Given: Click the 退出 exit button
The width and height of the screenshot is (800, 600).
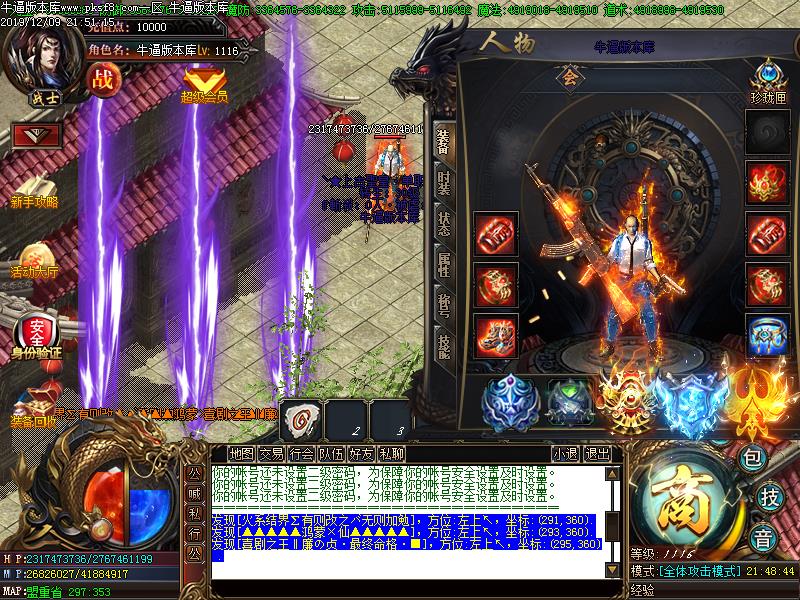Looking at the screenshot, I should coord(597,453).
